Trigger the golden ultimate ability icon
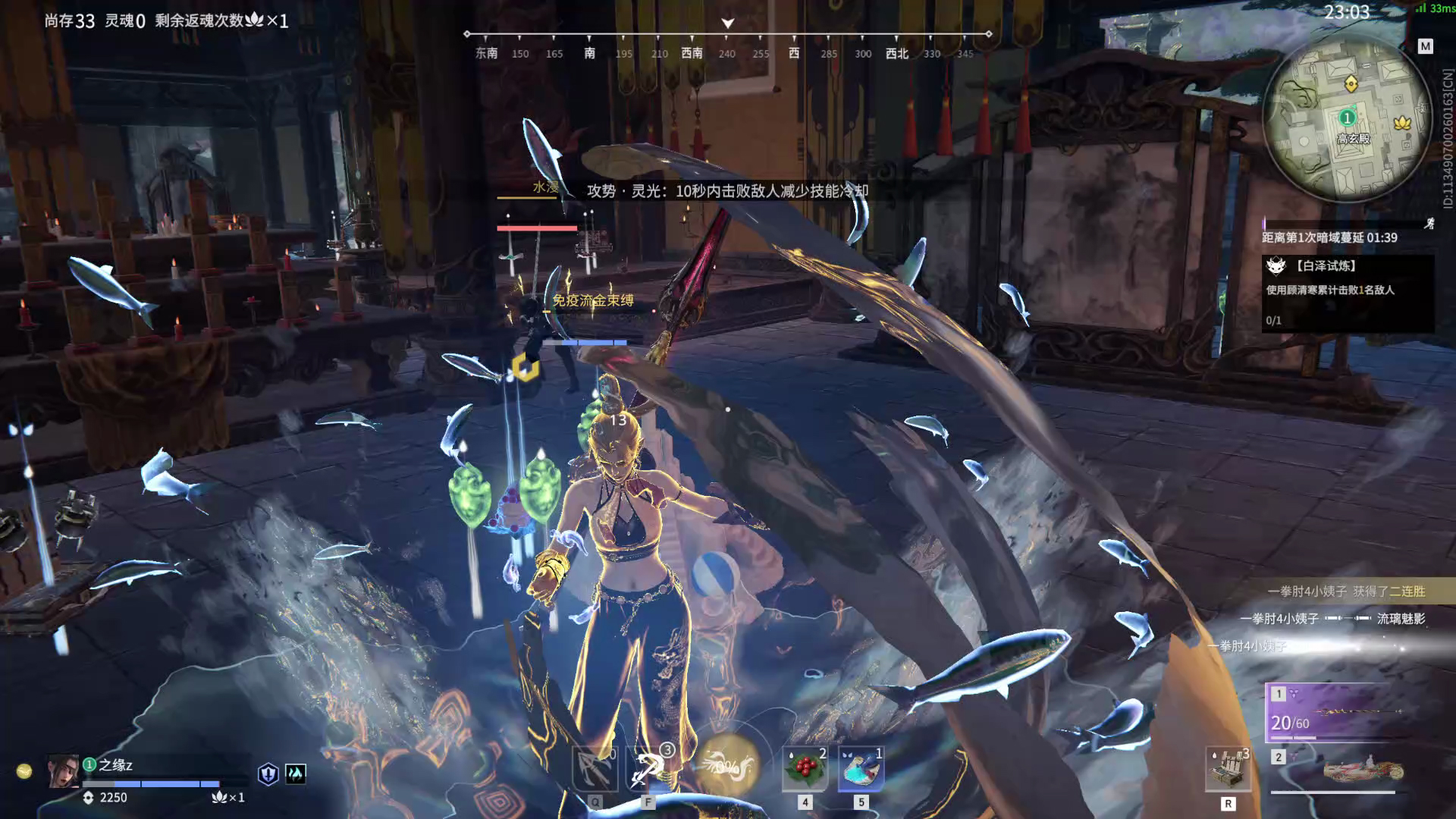 pos(727,766)
